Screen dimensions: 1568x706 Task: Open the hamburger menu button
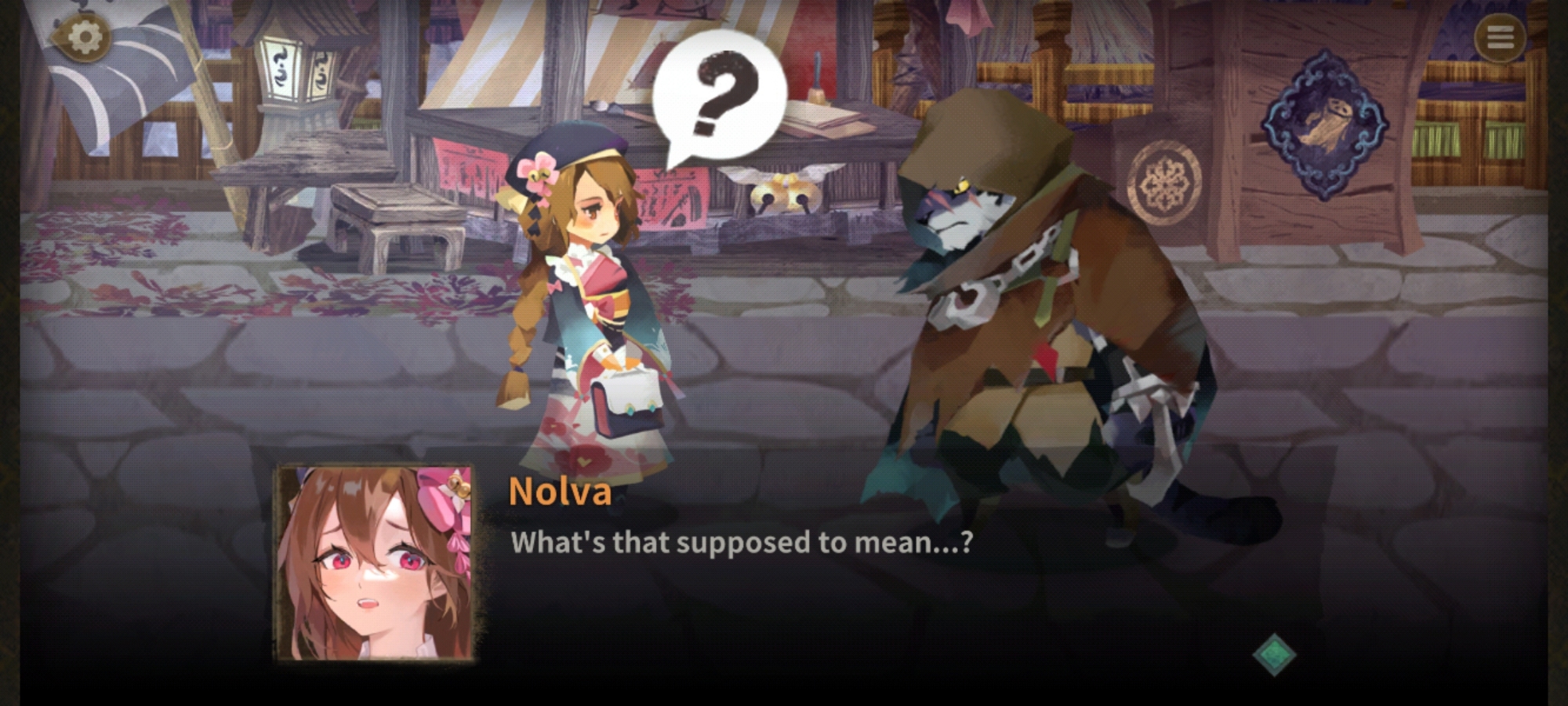pos(1500,37)
